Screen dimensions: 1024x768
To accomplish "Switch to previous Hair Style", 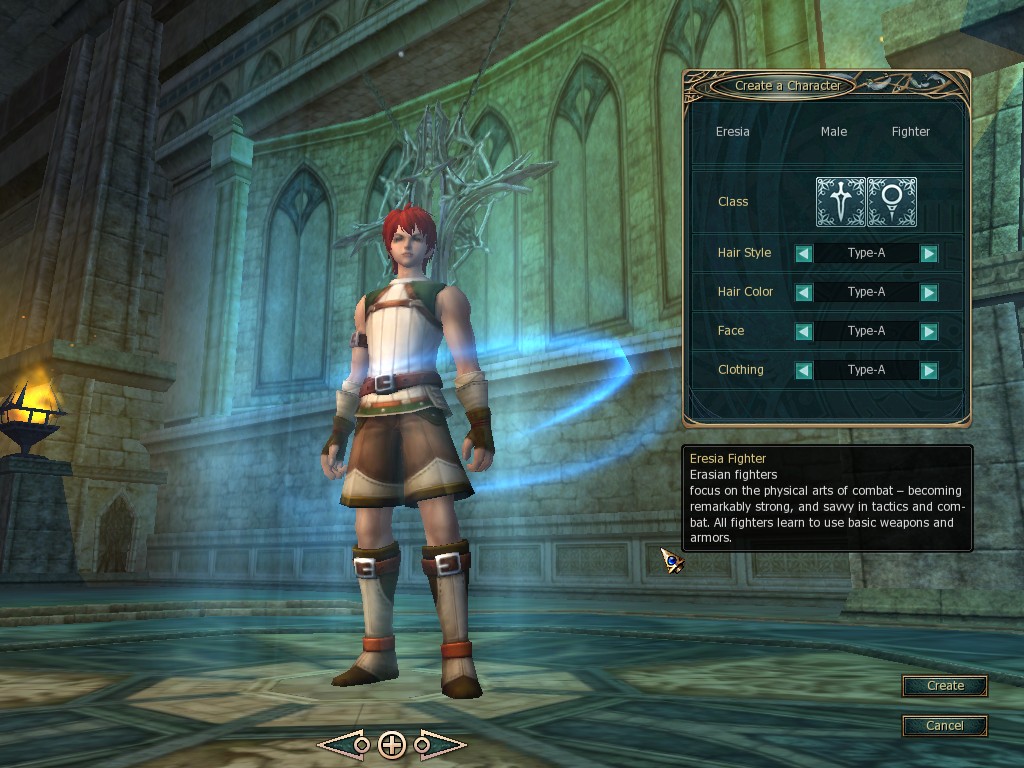I will (x=803, y=253).
